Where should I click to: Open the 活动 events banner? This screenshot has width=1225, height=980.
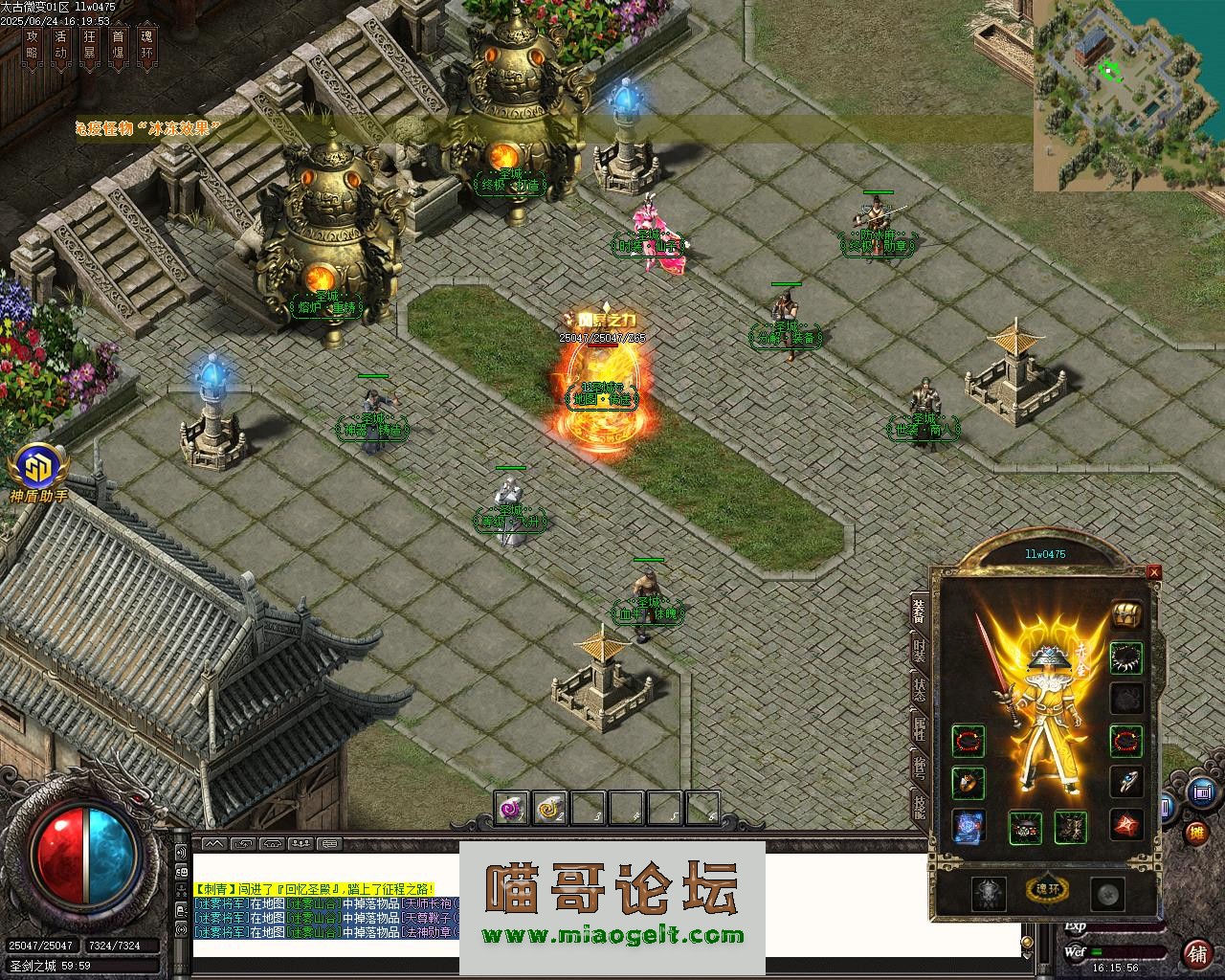[60, 45]
